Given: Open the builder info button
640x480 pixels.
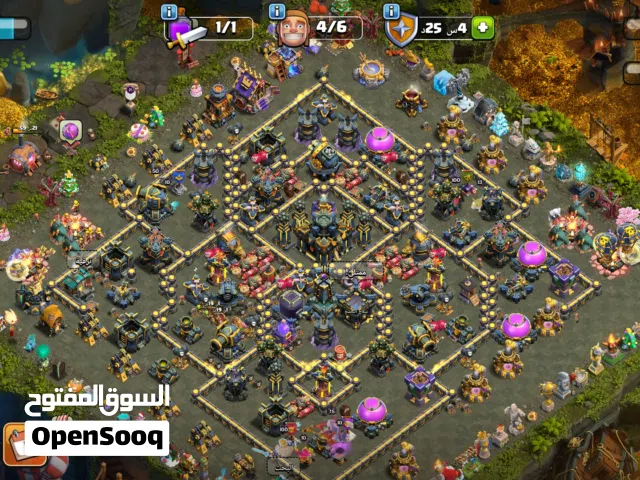Looking at the screenshot, I should [x=277, y=11].
